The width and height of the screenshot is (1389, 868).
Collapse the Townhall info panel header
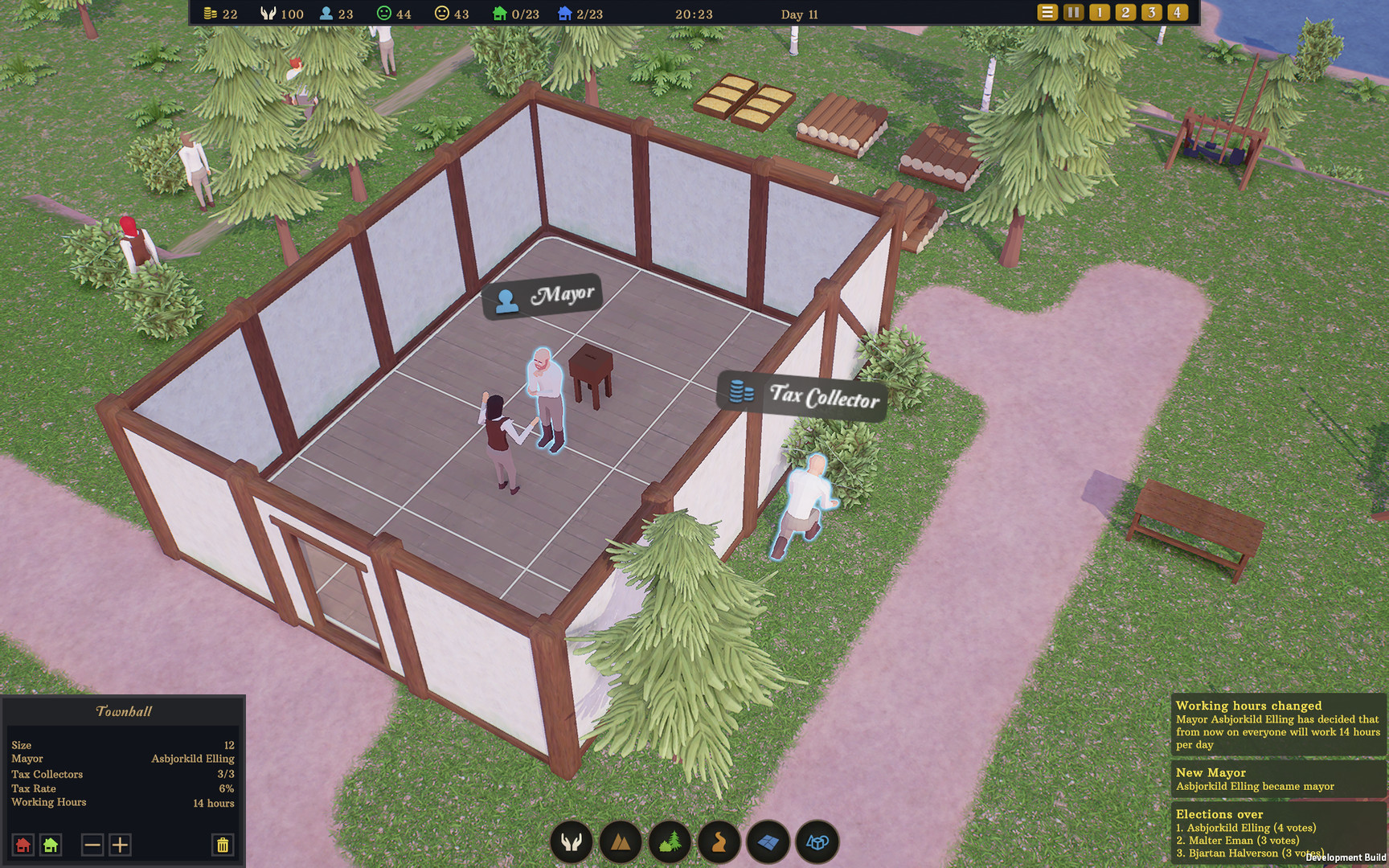click(122, 710)
